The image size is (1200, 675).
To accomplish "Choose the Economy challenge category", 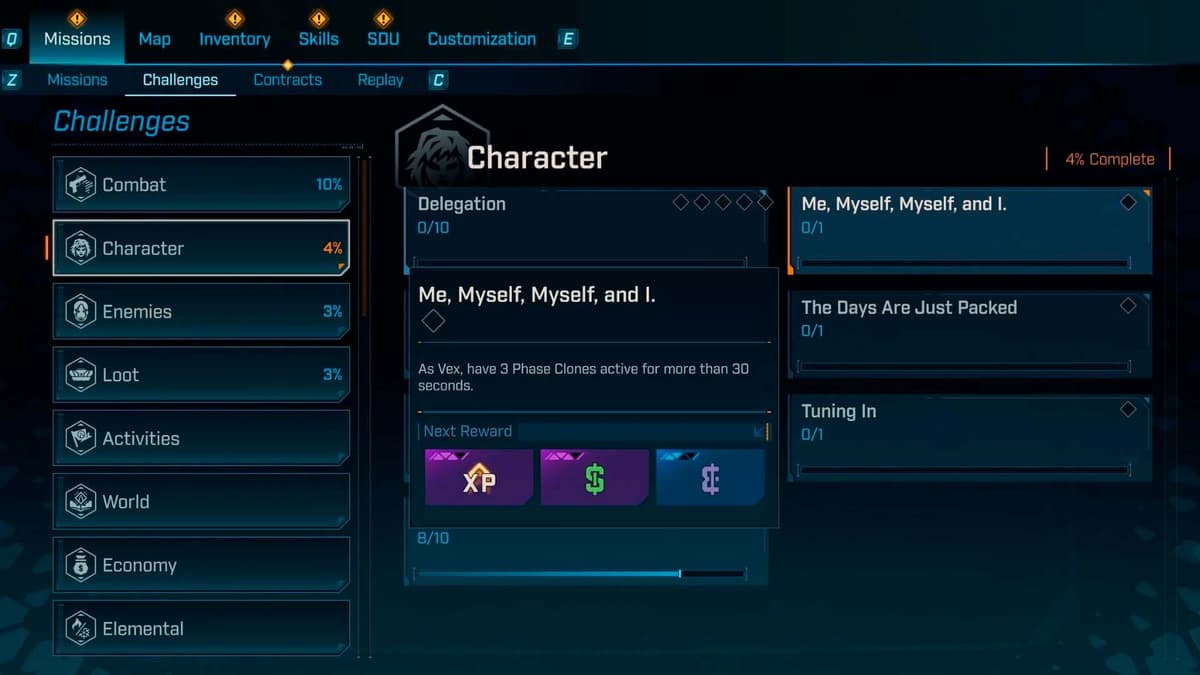I will click(201, 565).
